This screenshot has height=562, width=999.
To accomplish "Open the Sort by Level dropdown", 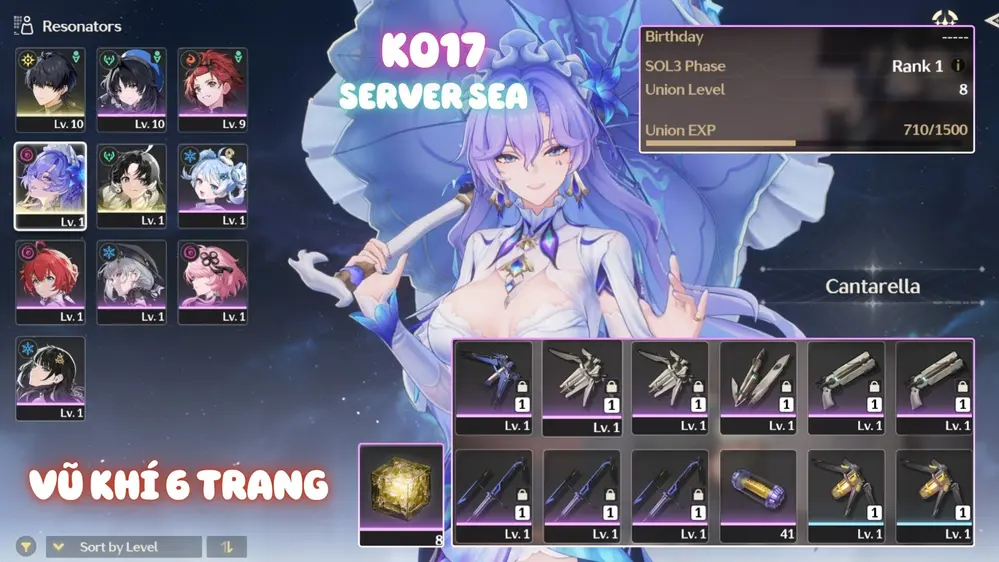I will pyautogui.click(x=123, y=547).
